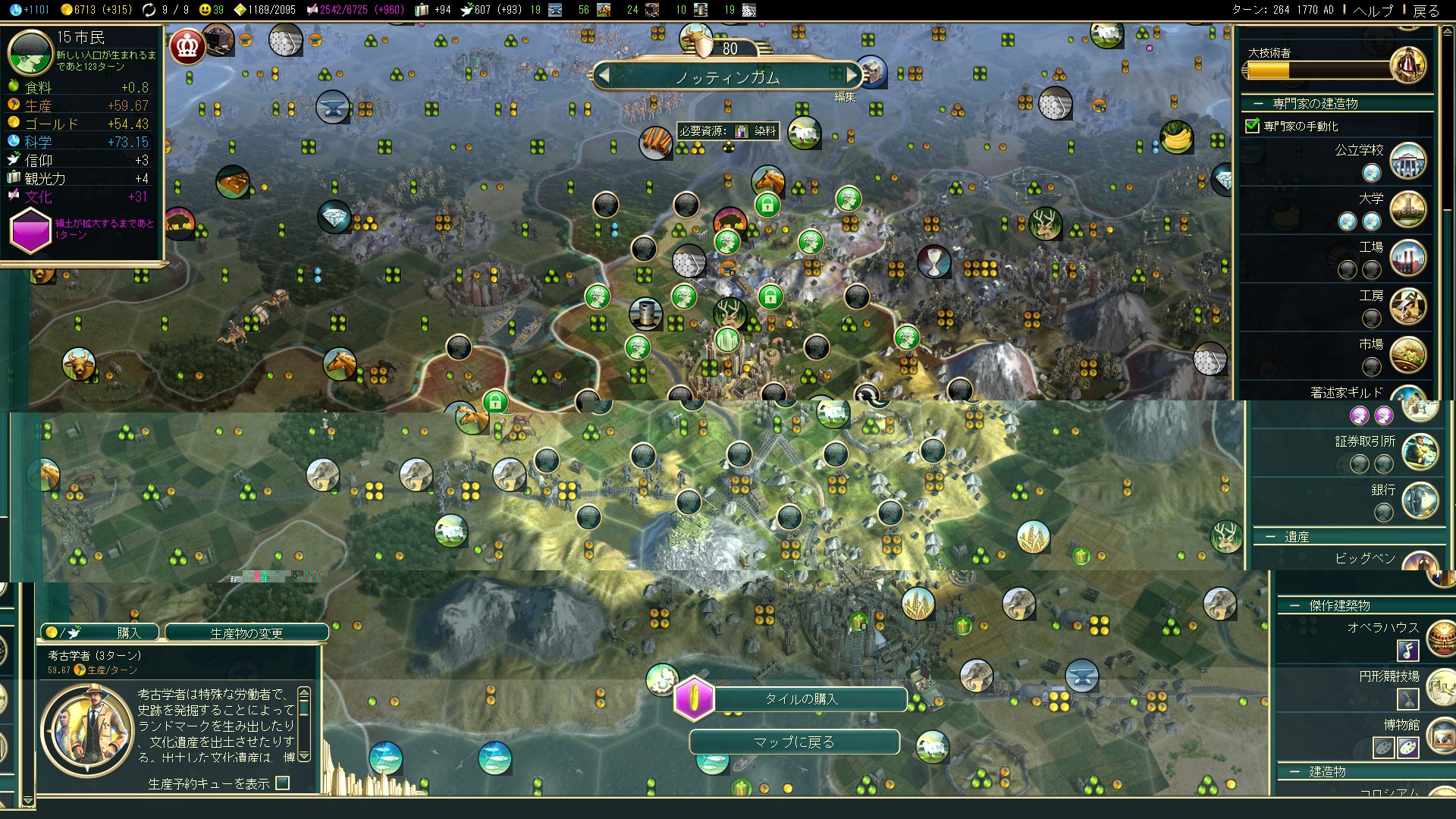Collapse the 遺産 wonders section
Screen dimensions: 1456x819
click(x=1270, y=537)
